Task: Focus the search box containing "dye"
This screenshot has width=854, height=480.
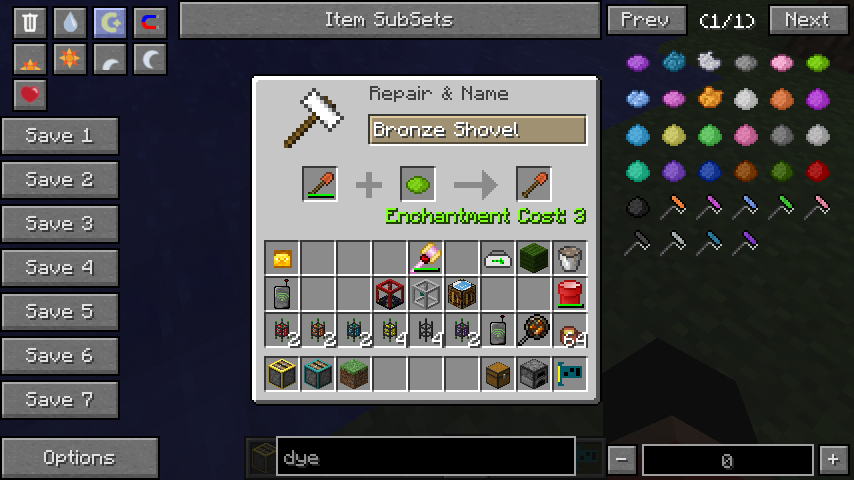Action: click(x=426, y=458)
